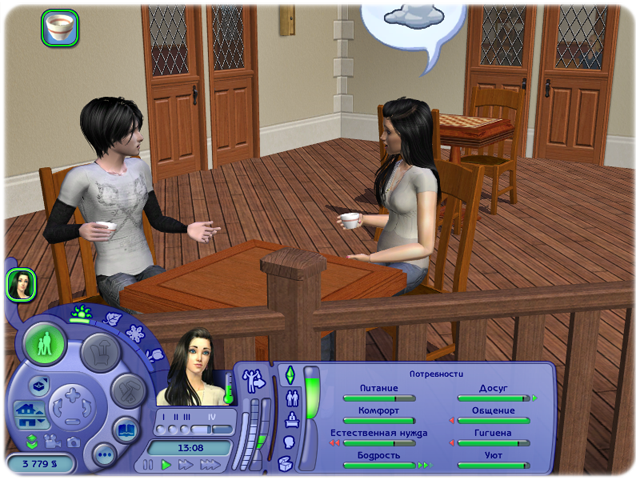Select the dark-haired Sim portrait thumbnail
This screenshot has height=480, width=640.
click(21, 285)
